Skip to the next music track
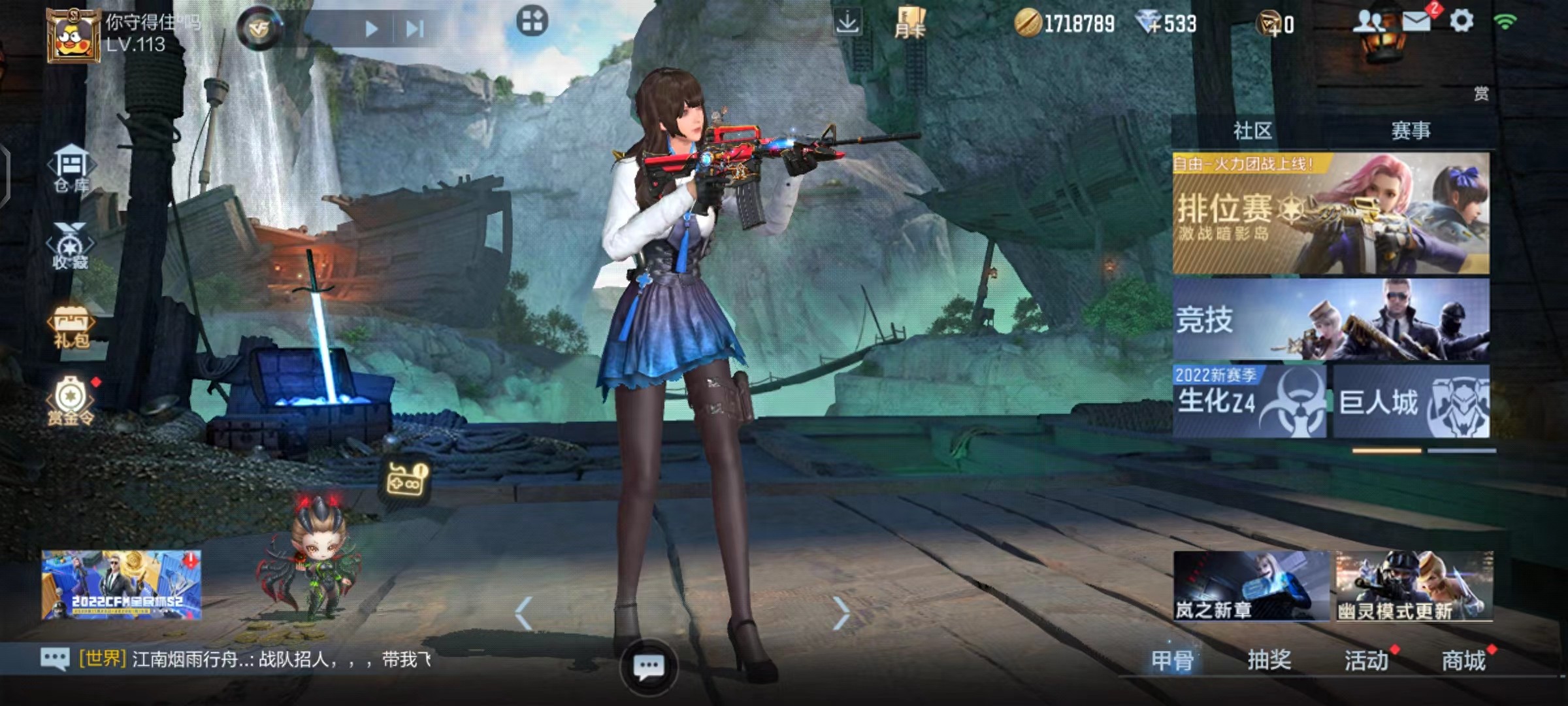Viewport: 1568px width, 706px height. pyautogui.click(x=415, y=29)
